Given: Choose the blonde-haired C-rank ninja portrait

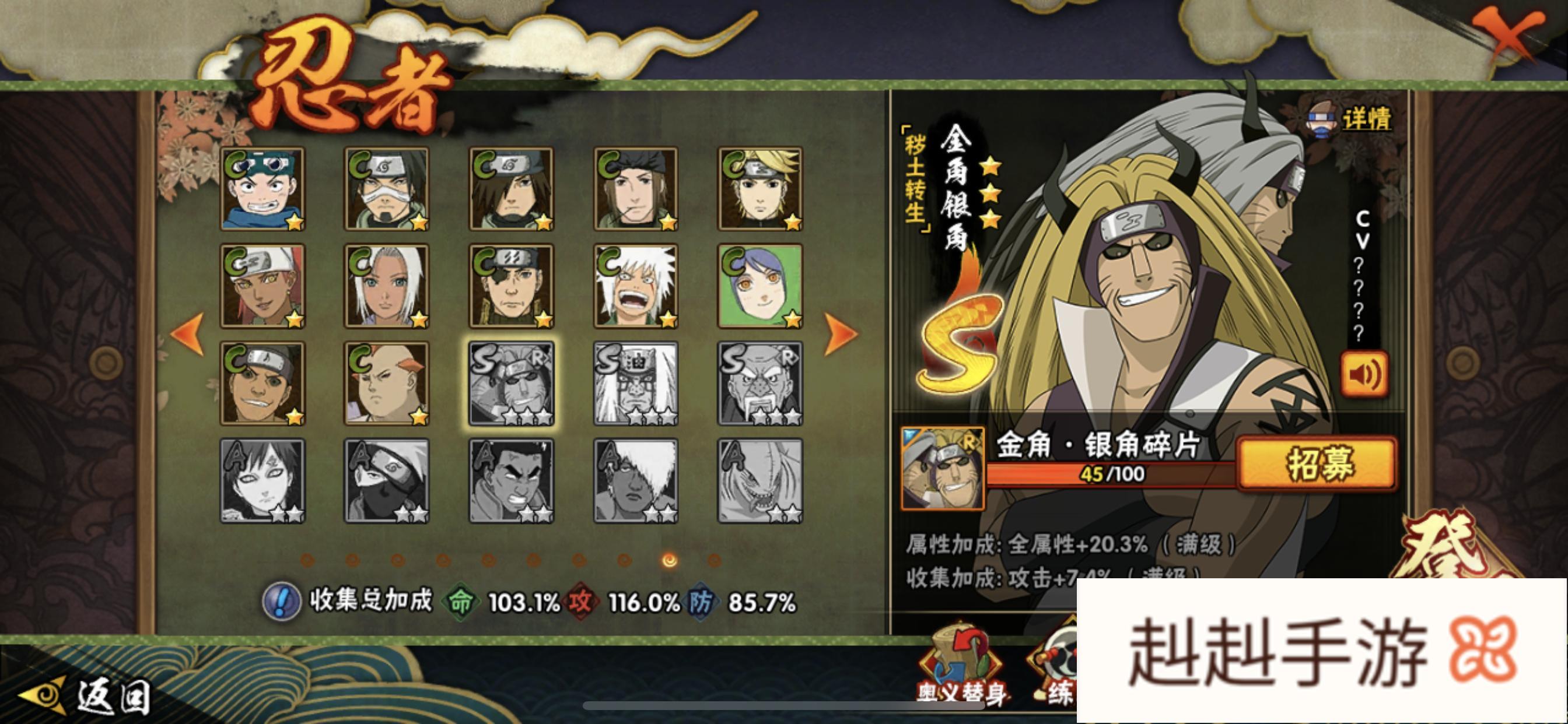Looking at the screenshot, I should pyautogui.click(x=760, y=189).
